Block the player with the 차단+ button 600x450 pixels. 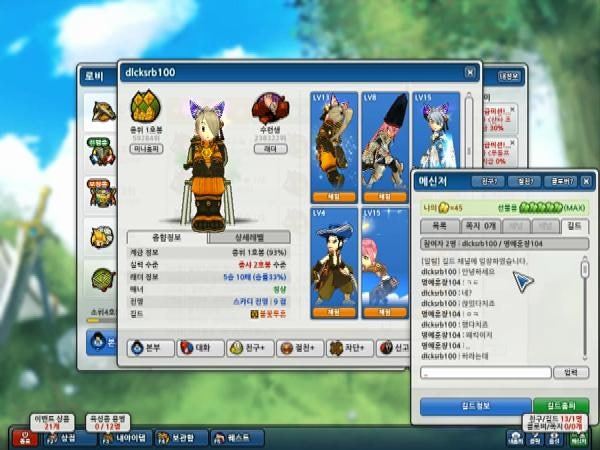coord(350,348)
